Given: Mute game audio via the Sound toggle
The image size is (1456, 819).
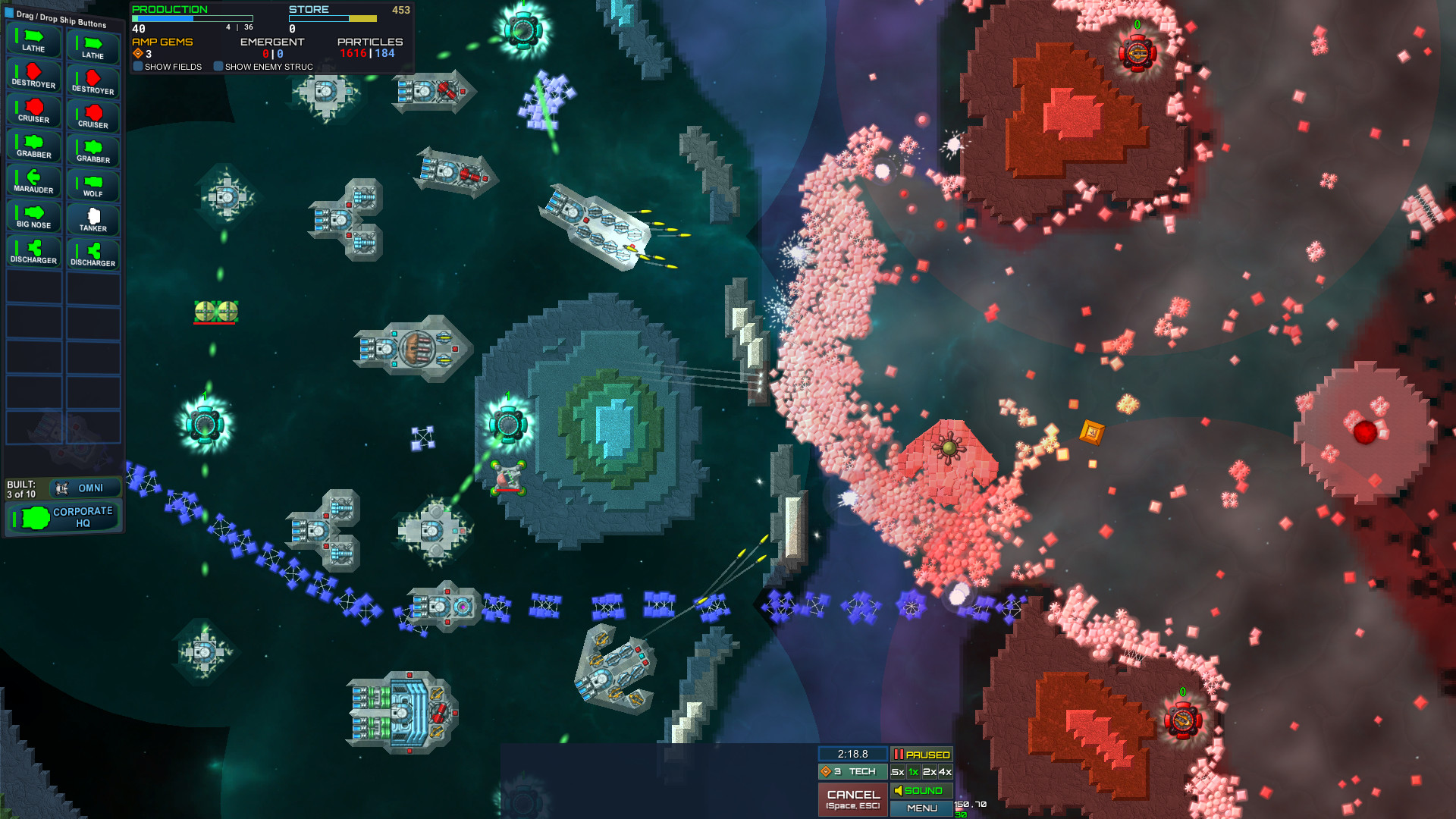Looking at the screenshot, I should coord(921,790).
